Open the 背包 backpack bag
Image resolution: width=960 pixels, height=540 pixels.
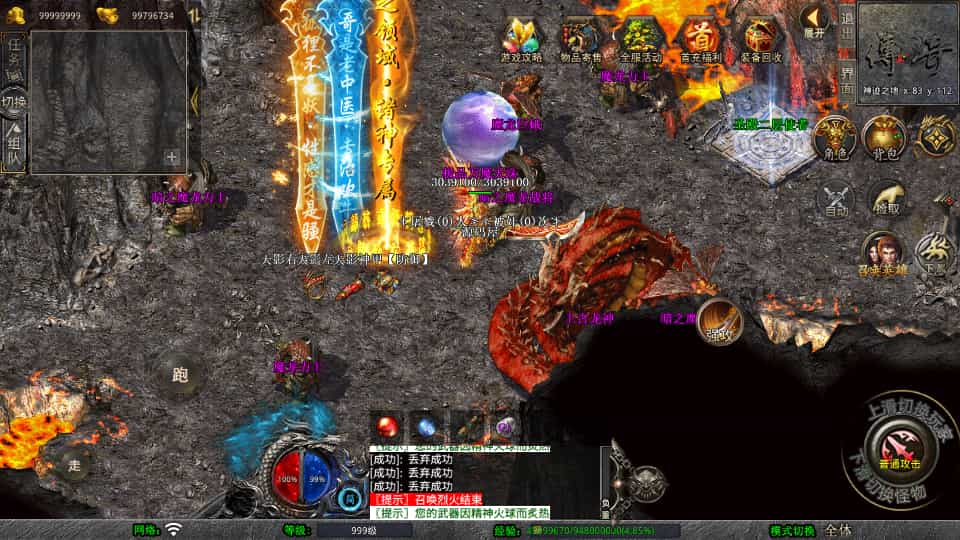(x=884, y=137)
